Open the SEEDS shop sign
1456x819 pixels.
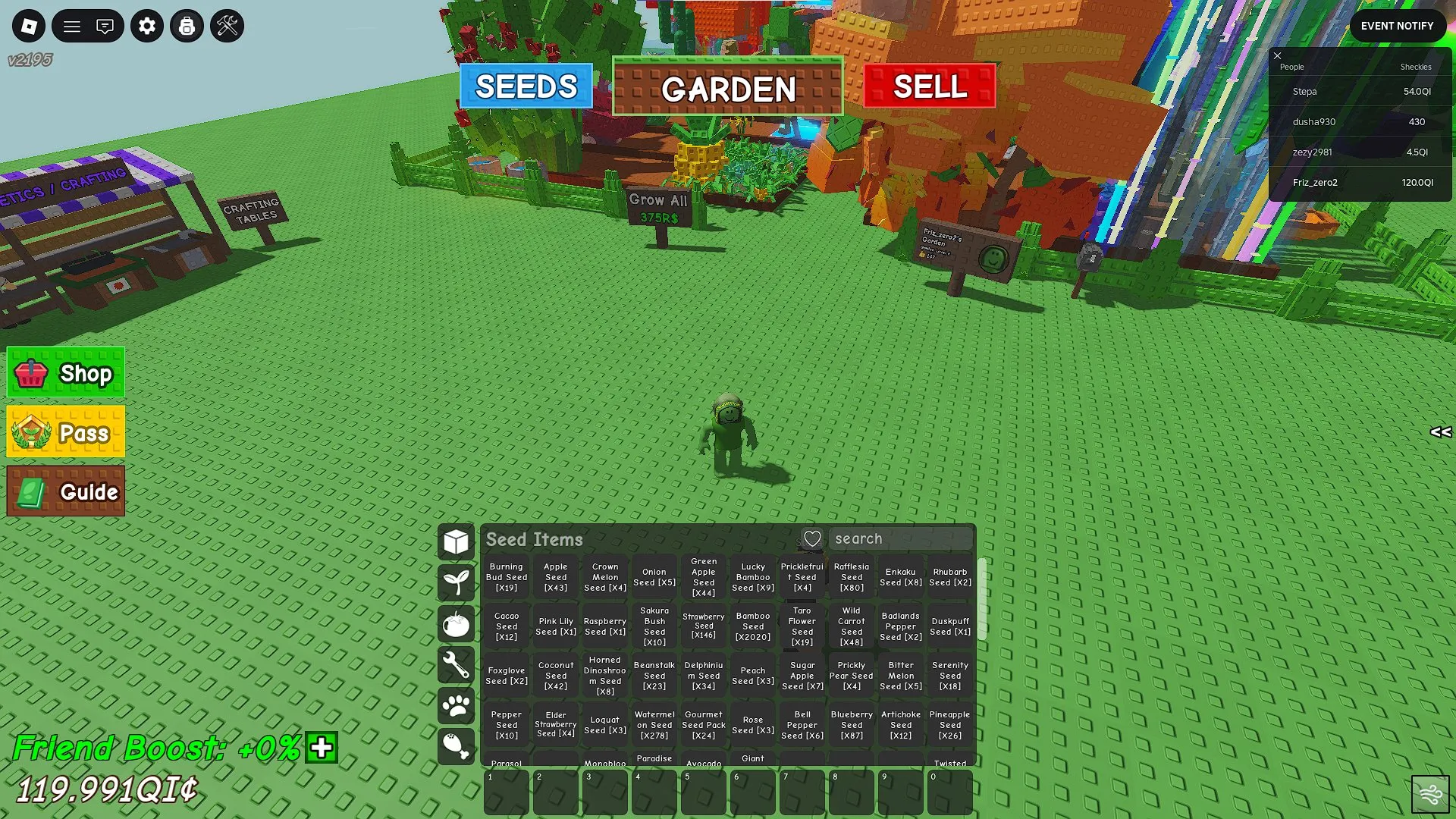click(526, 86)
